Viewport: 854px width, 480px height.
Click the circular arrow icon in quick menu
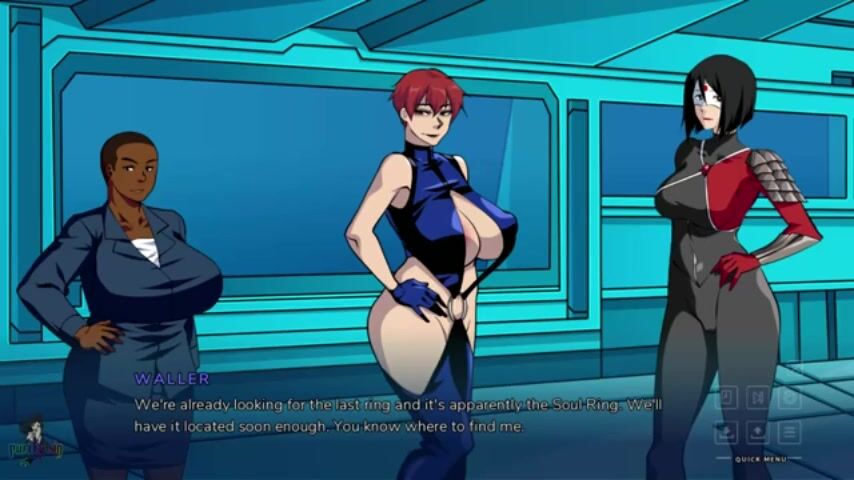click(790, 398)
